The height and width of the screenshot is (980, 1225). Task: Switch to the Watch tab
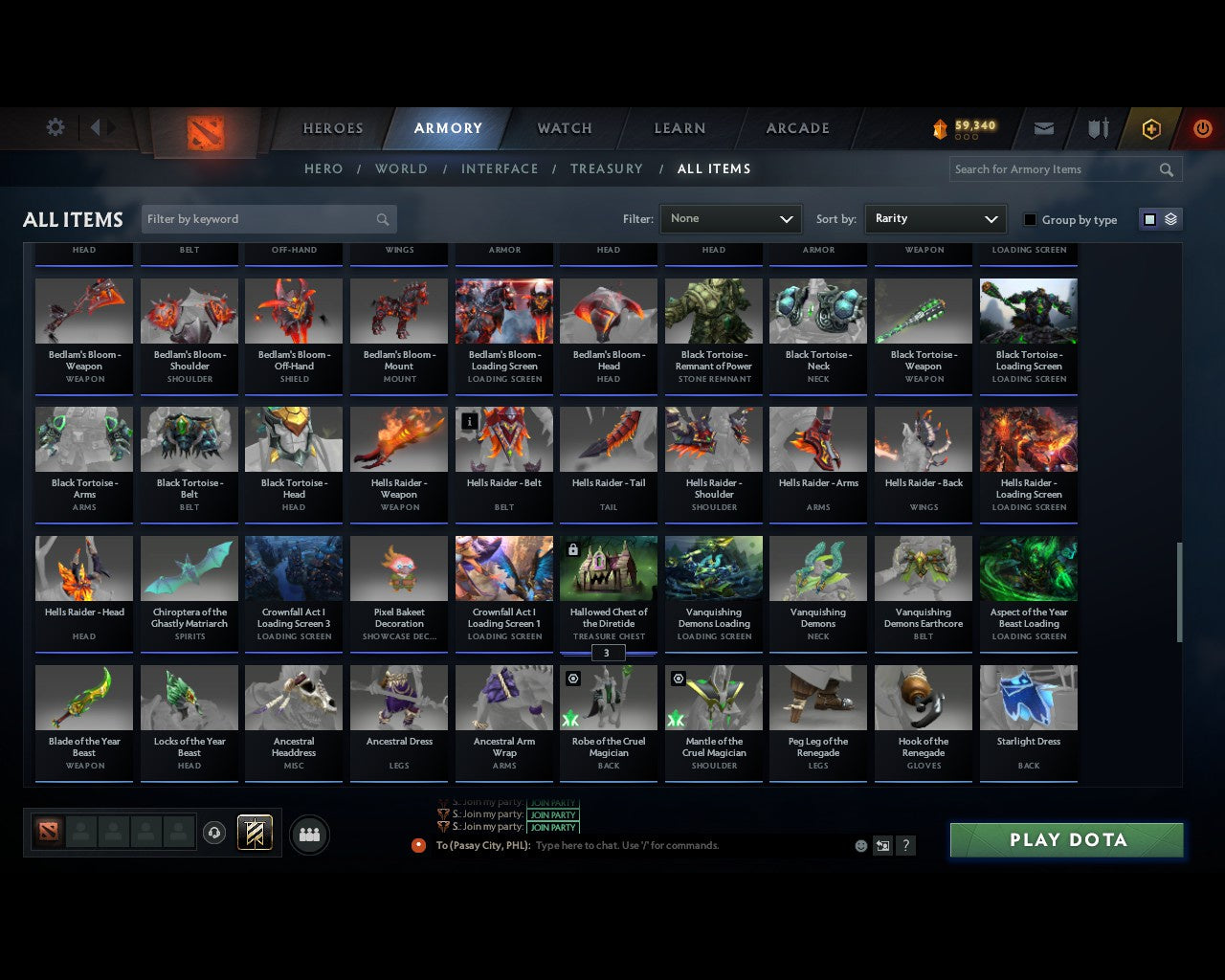[564, 128]
